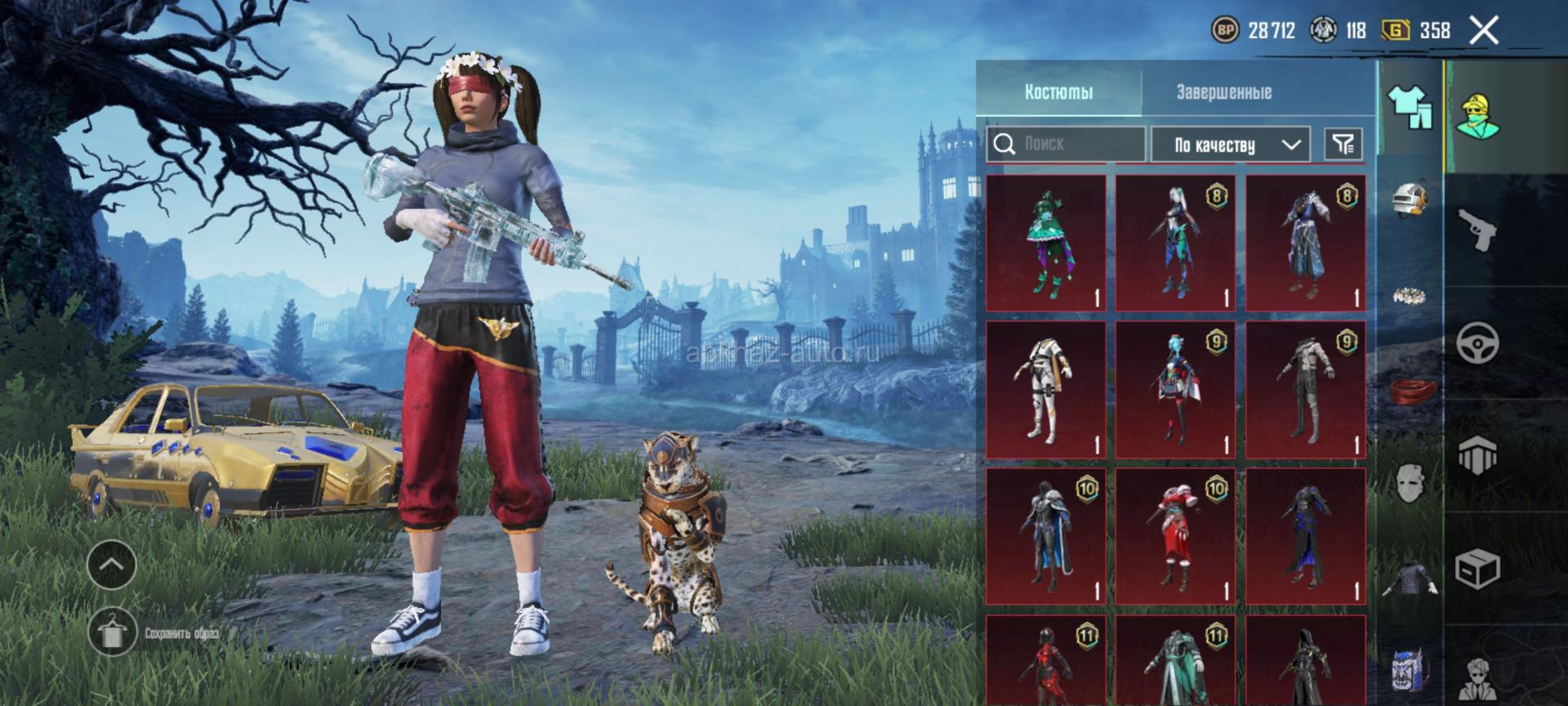
Task: Close the inventory screen
Action: pos(1483,31)
